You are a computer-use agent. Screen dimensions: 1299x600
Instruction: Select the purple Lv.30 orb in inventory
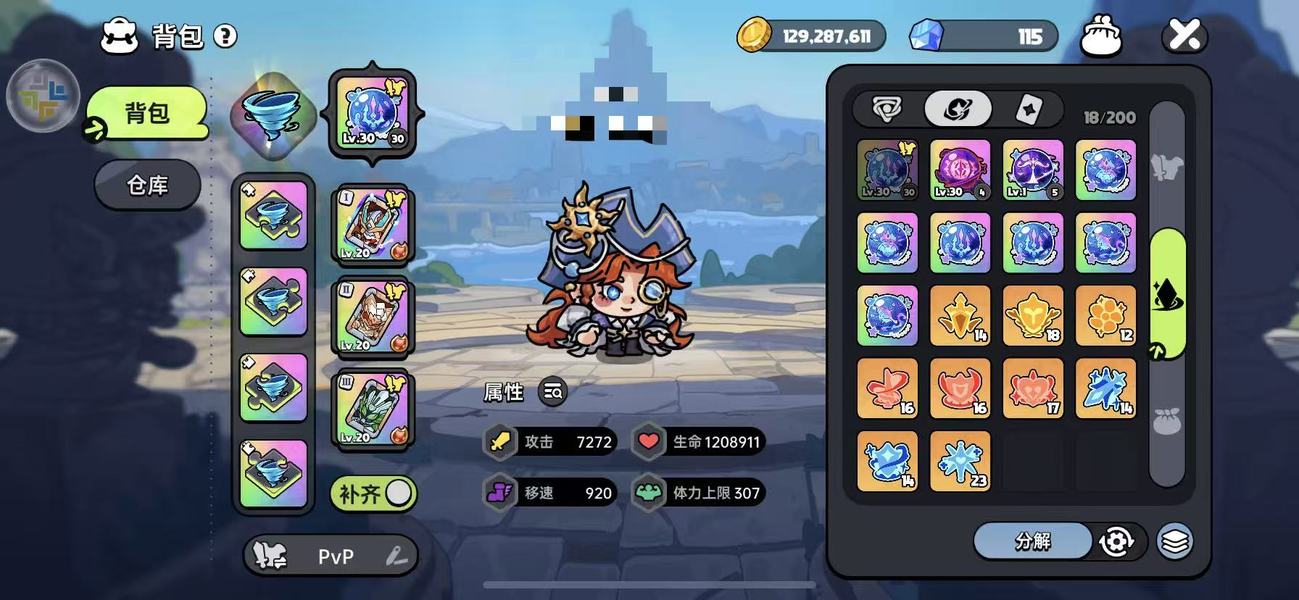960,170
